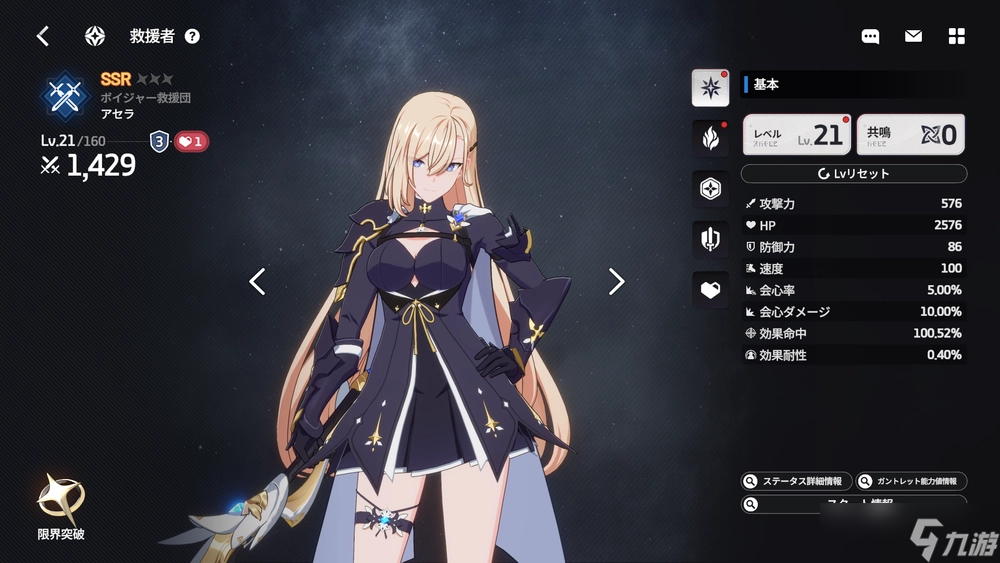Click the Lvリセット button
1000x563 pixels.
pos(853,174)
